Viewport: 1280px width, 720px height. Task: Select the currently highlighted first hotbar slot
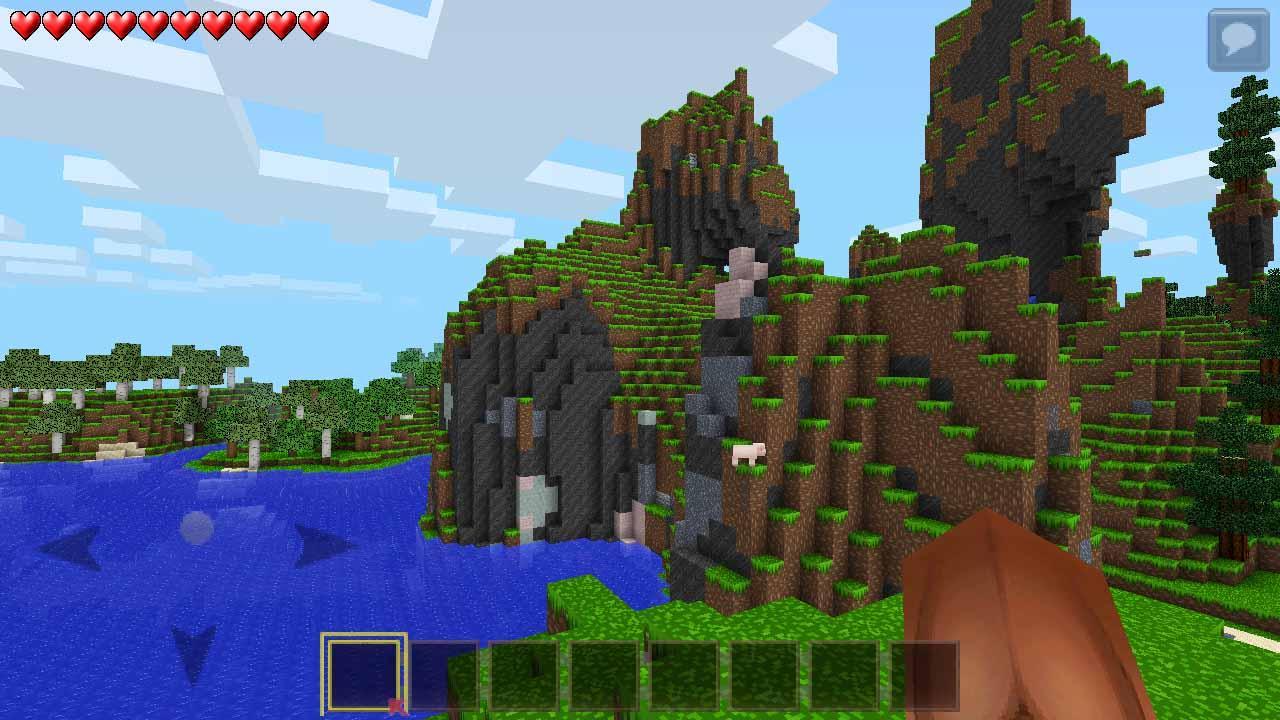click(x=365, y=675)
